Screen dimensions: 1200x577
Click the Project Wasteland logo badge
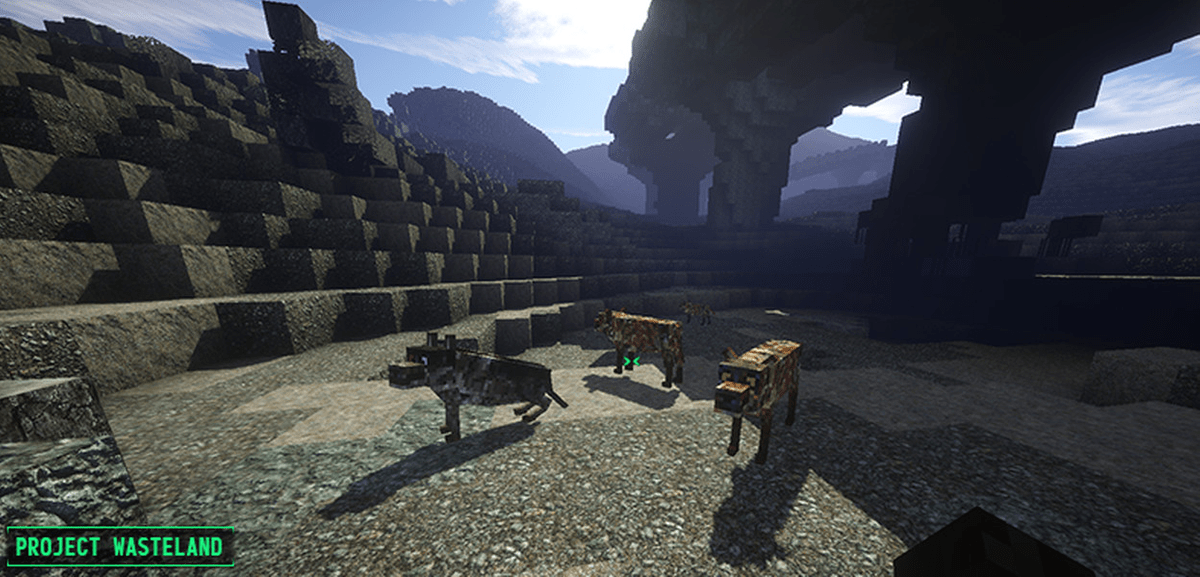tap(120, 547)
